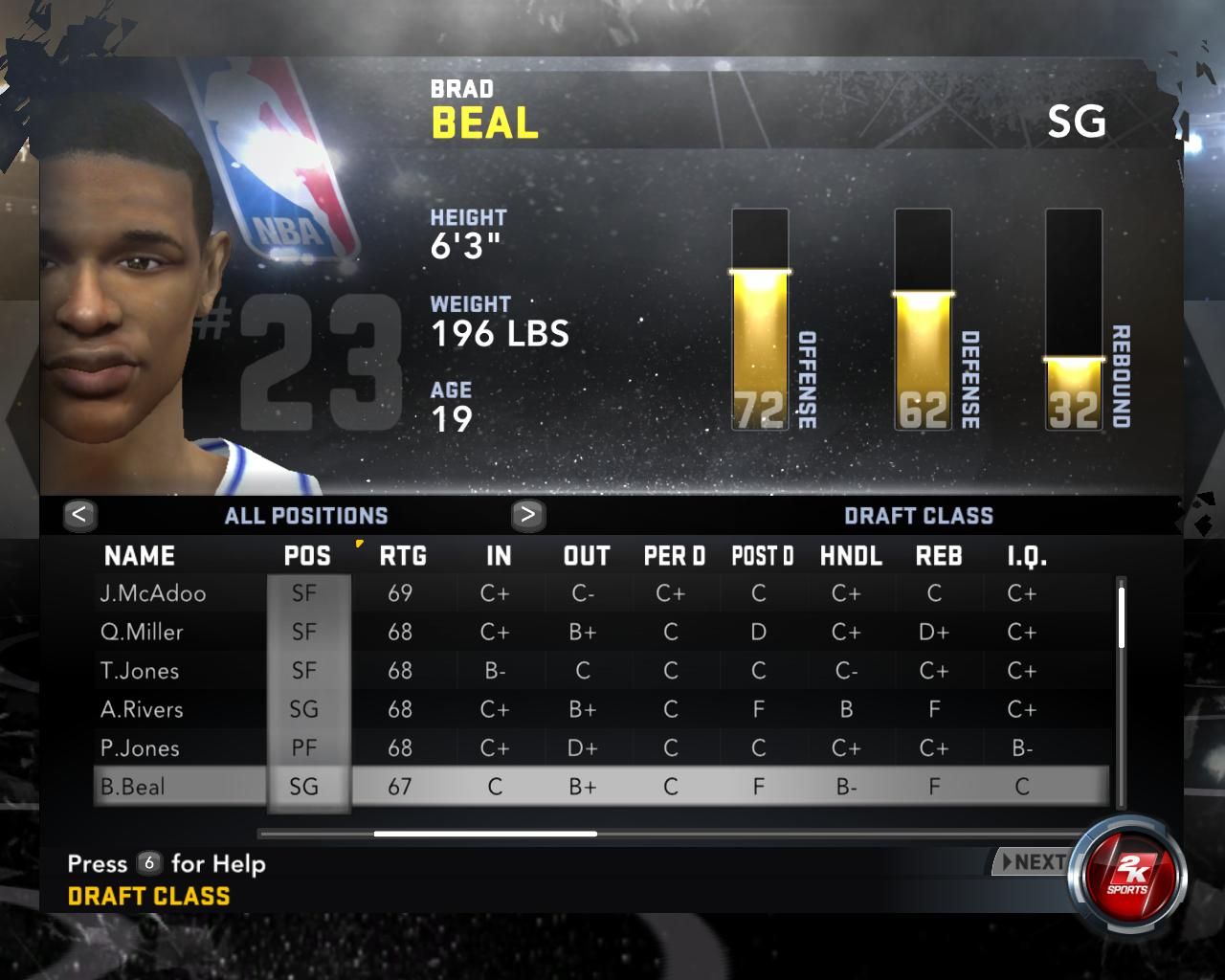Click the vertical list scrollbar
1225x980 pixels.
pyautogui.click(x=1122, y=616)
